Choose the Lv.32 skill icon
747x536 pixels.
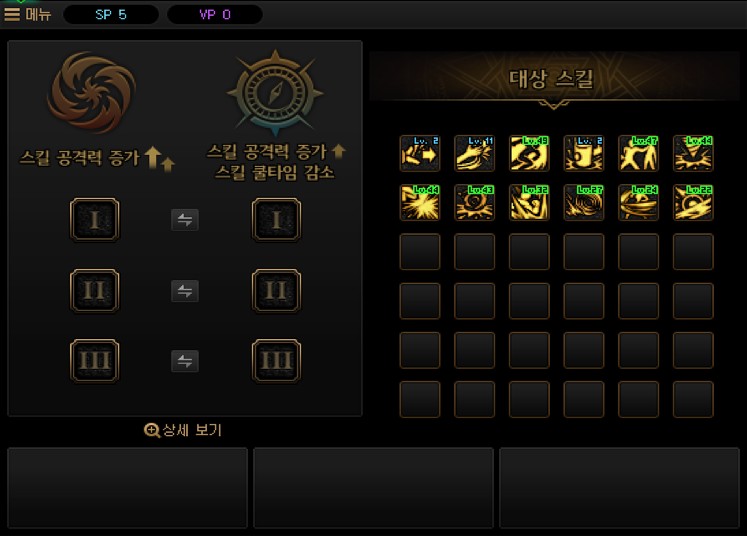[529, 202]
